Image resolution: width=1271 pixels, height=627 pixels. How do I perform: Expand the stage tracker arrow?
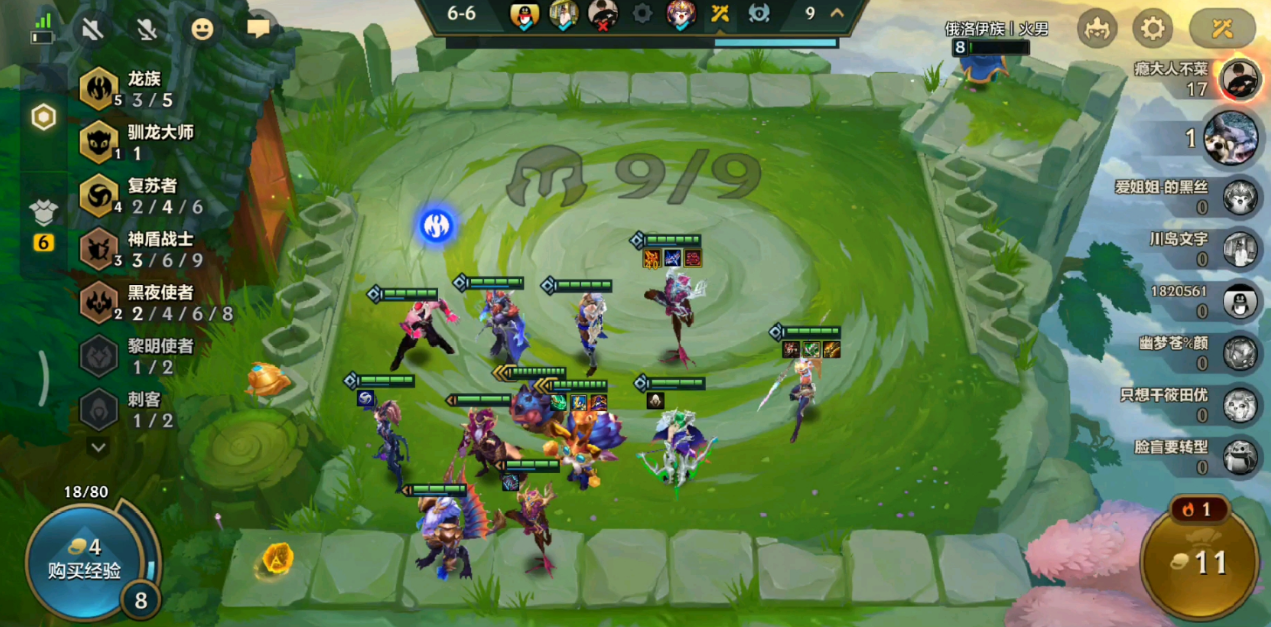[x=837, y=13]
